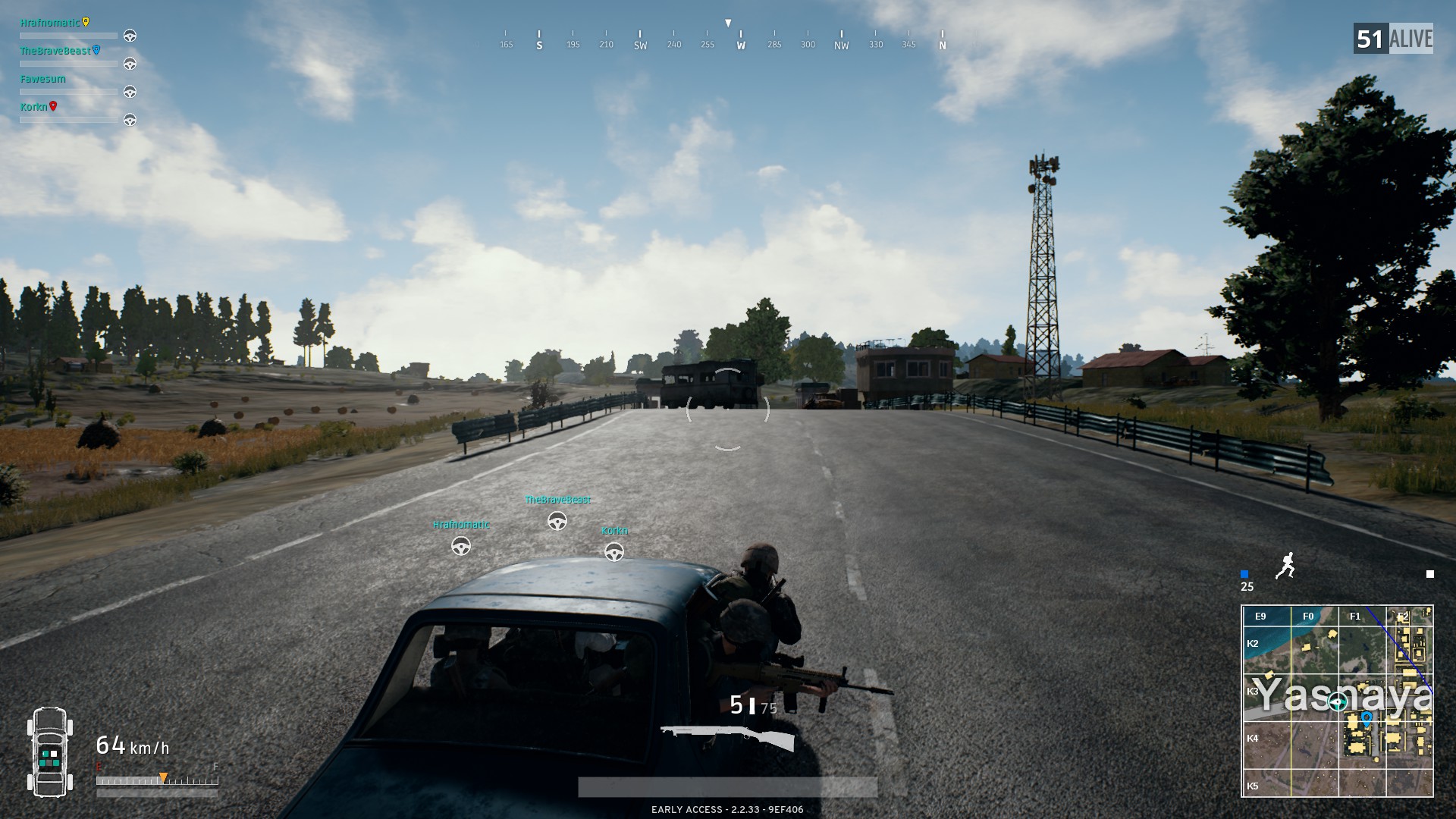The height and width of the screenshot is (819, 1456).
Task: Choose TheBraveBeast in the squad list
Action: 55,51
